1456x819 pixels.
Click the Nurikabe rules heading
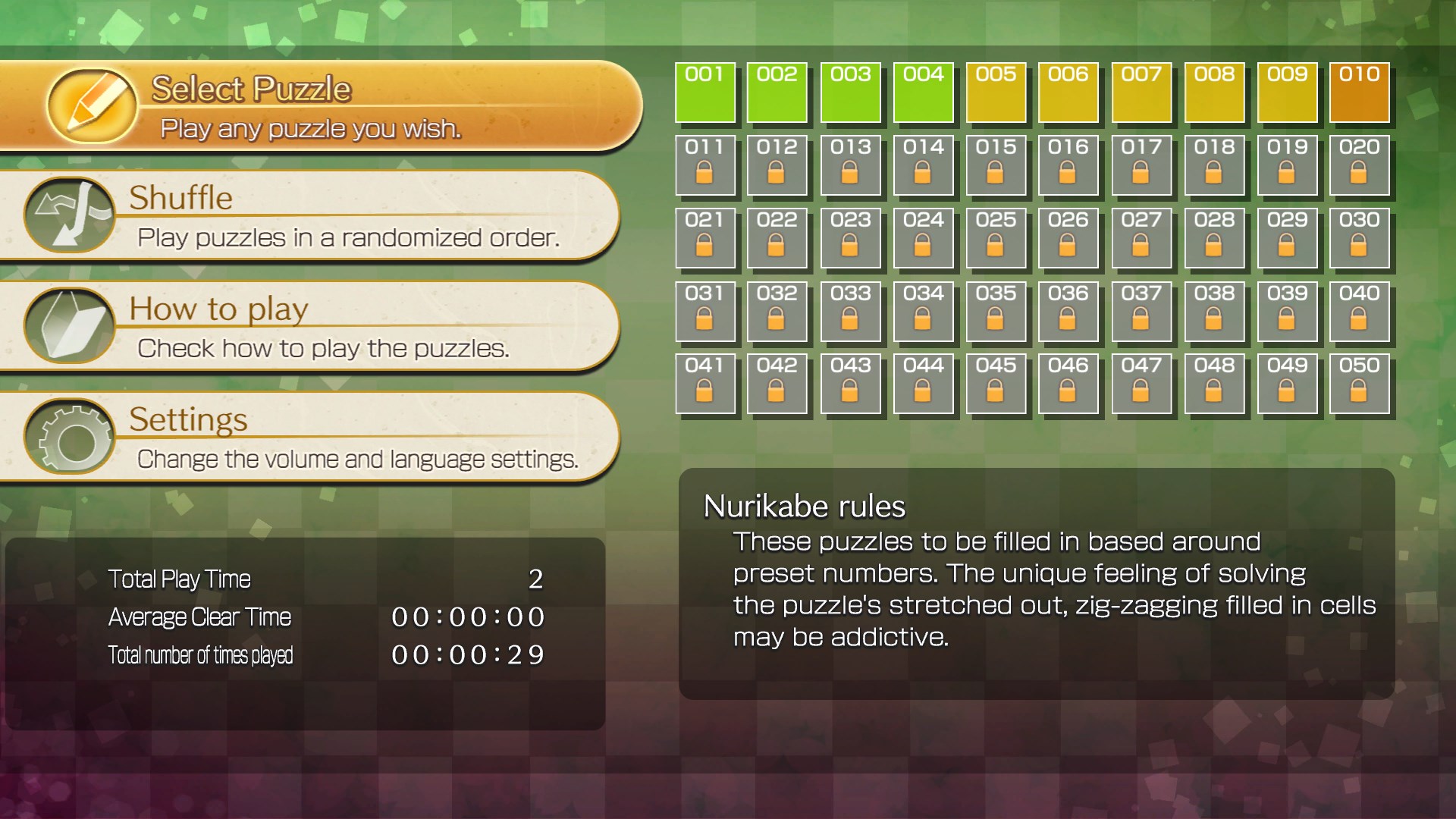804,506
